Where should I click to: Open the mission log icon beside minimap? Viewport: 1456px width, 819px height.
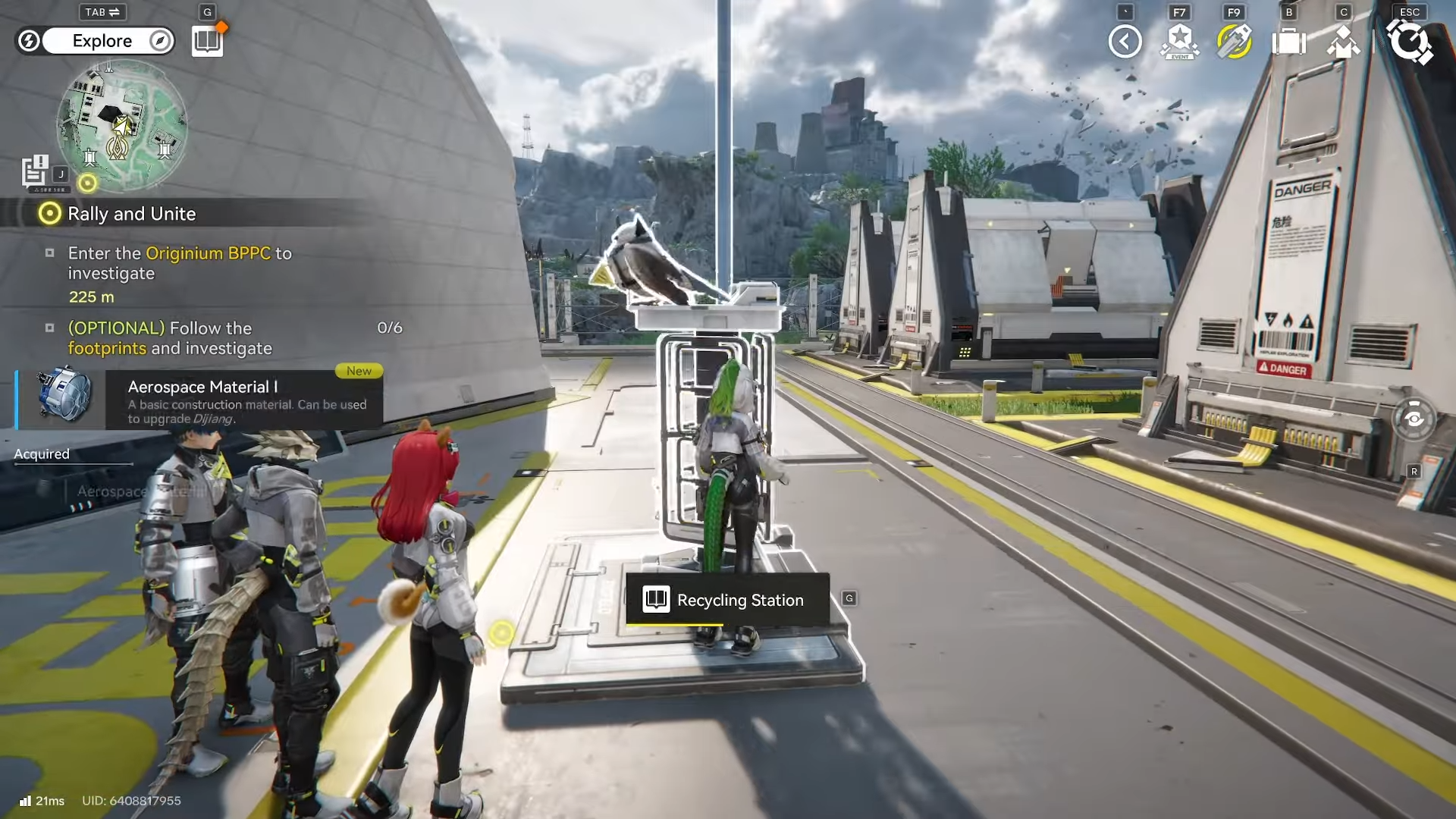(x=35, y=171)
